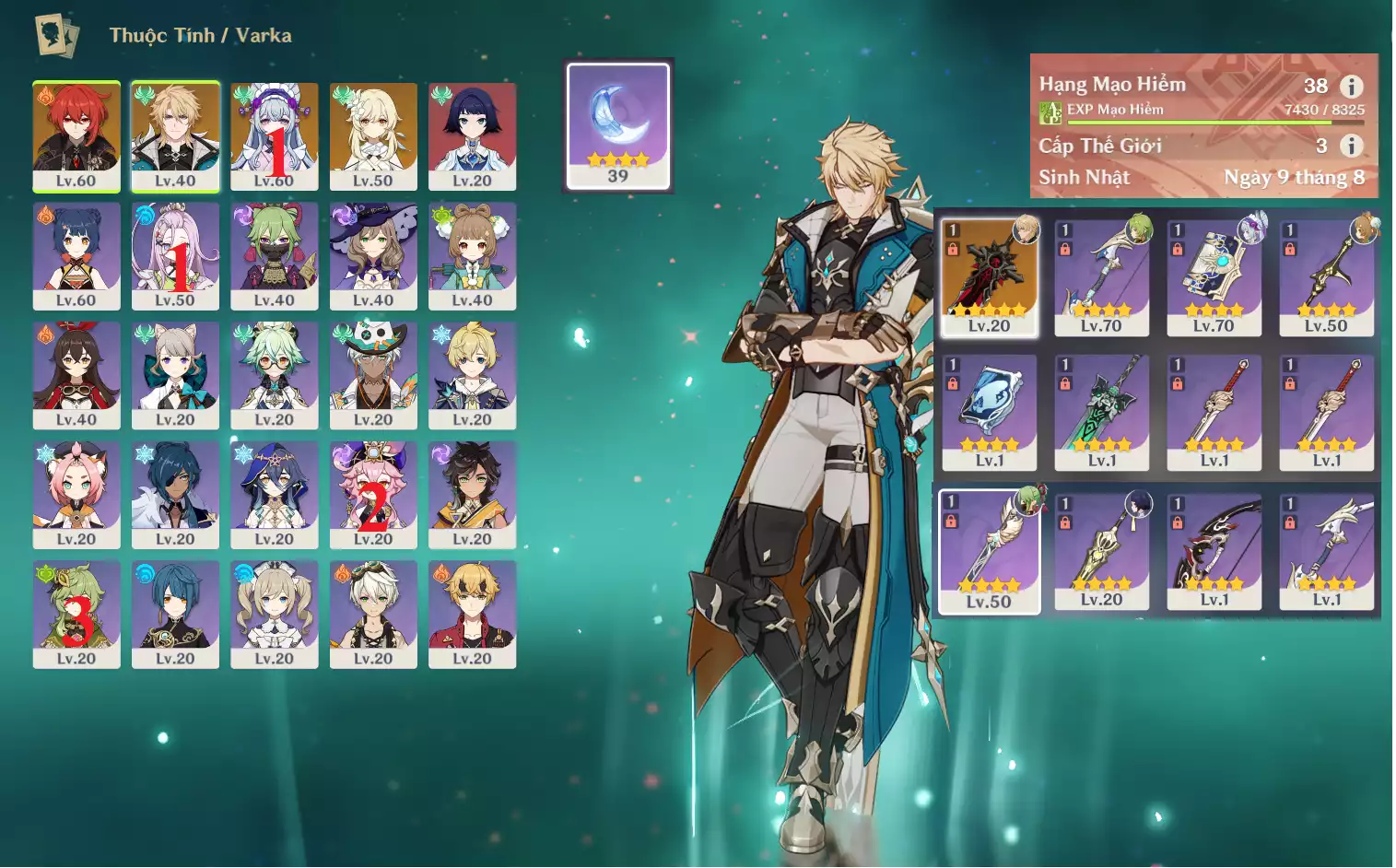
Task: Pick the Xiangling character card at Lv.60
Action: [x=76, y=255]
